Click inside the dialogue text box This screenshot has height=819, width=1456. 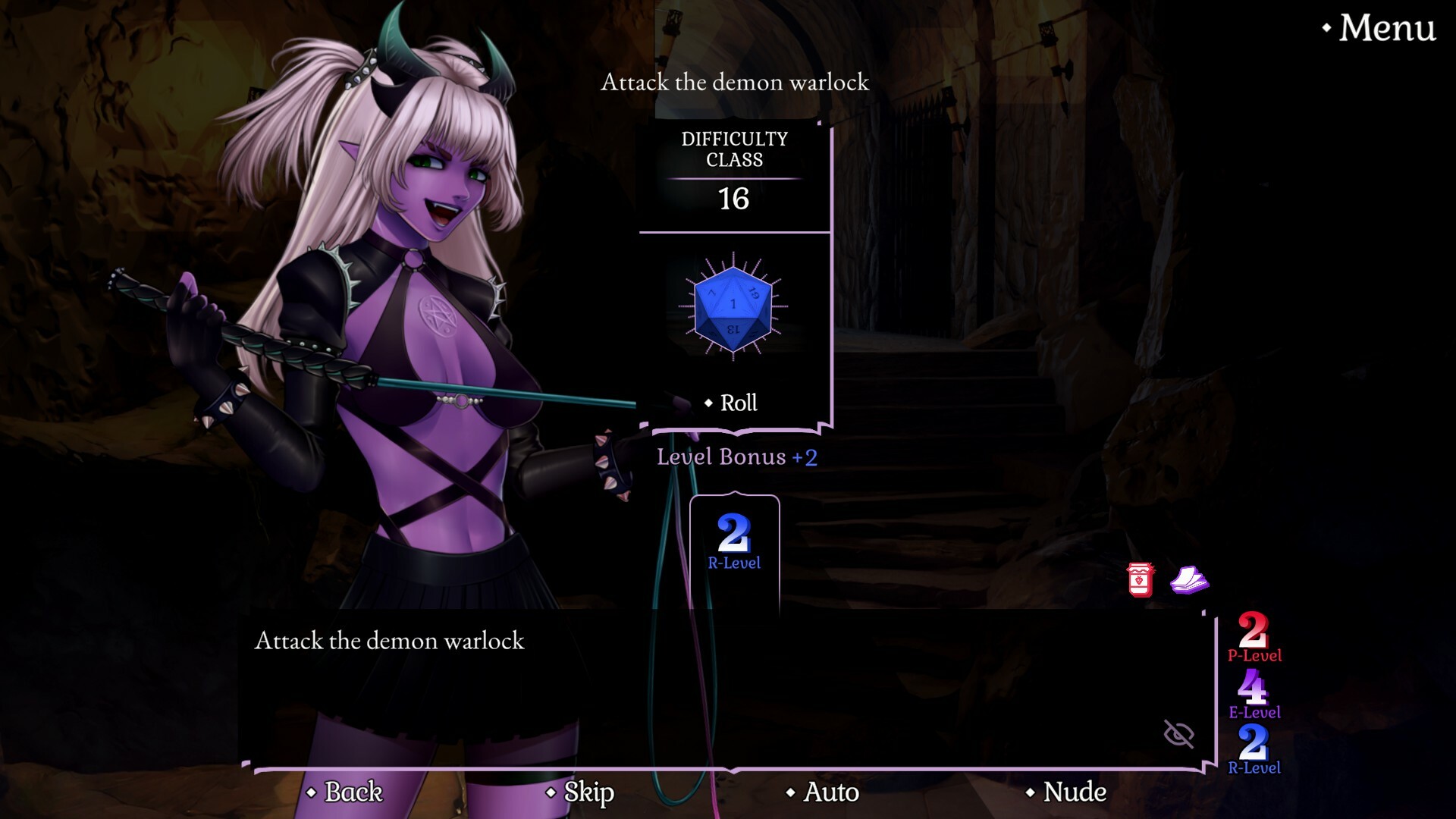pos(682,682)
